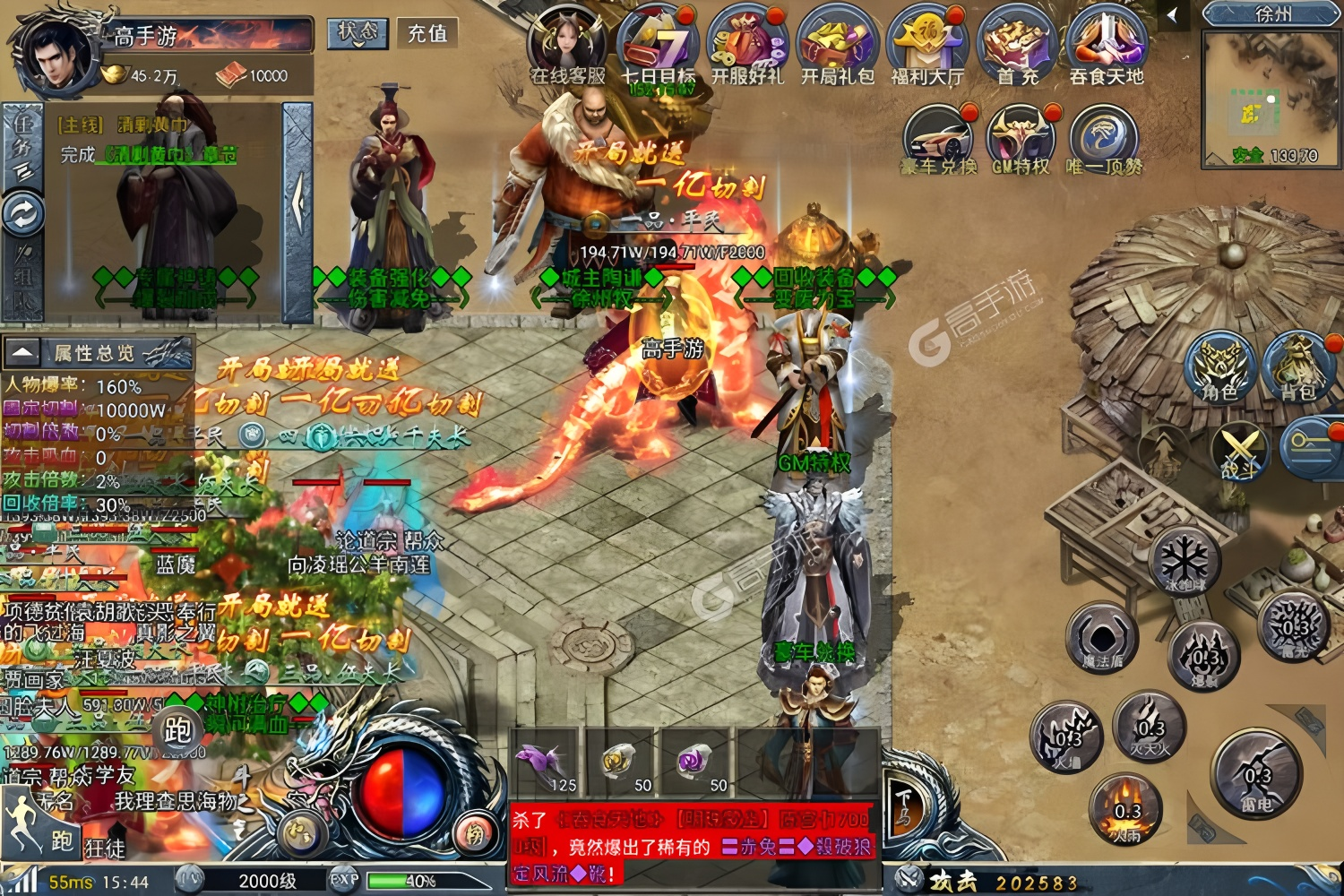Open the GM特权 privileges icon
This screenshot has width=1344, height=896.
[x=1021, y=137]
